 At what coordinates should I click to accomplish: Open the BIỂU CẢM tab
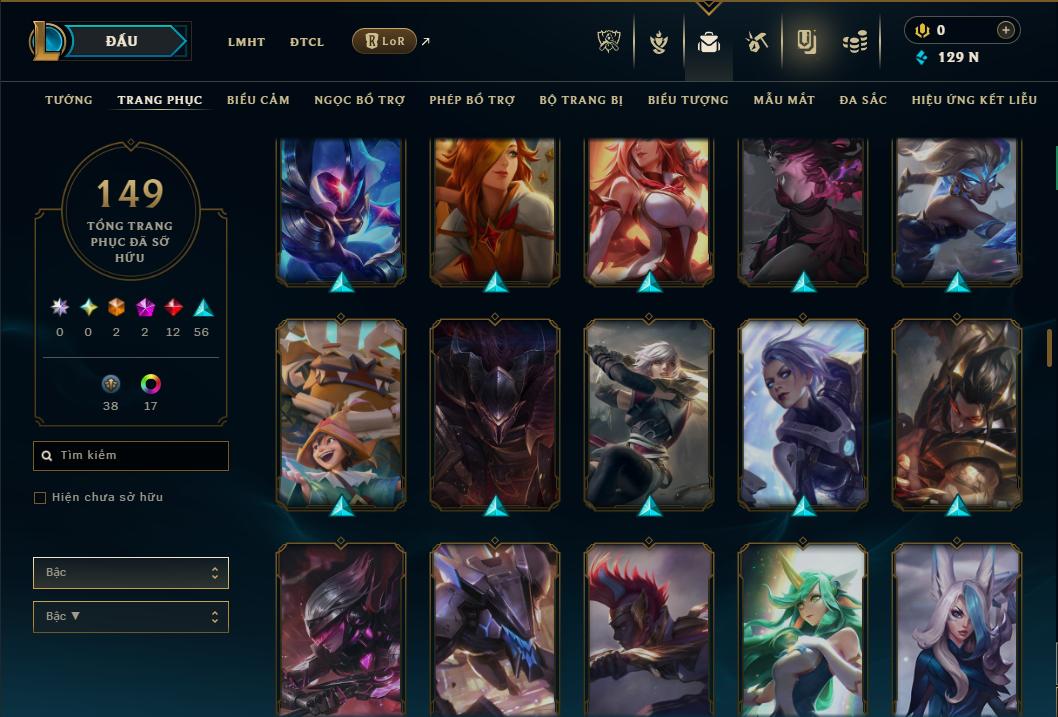(258, 100)
